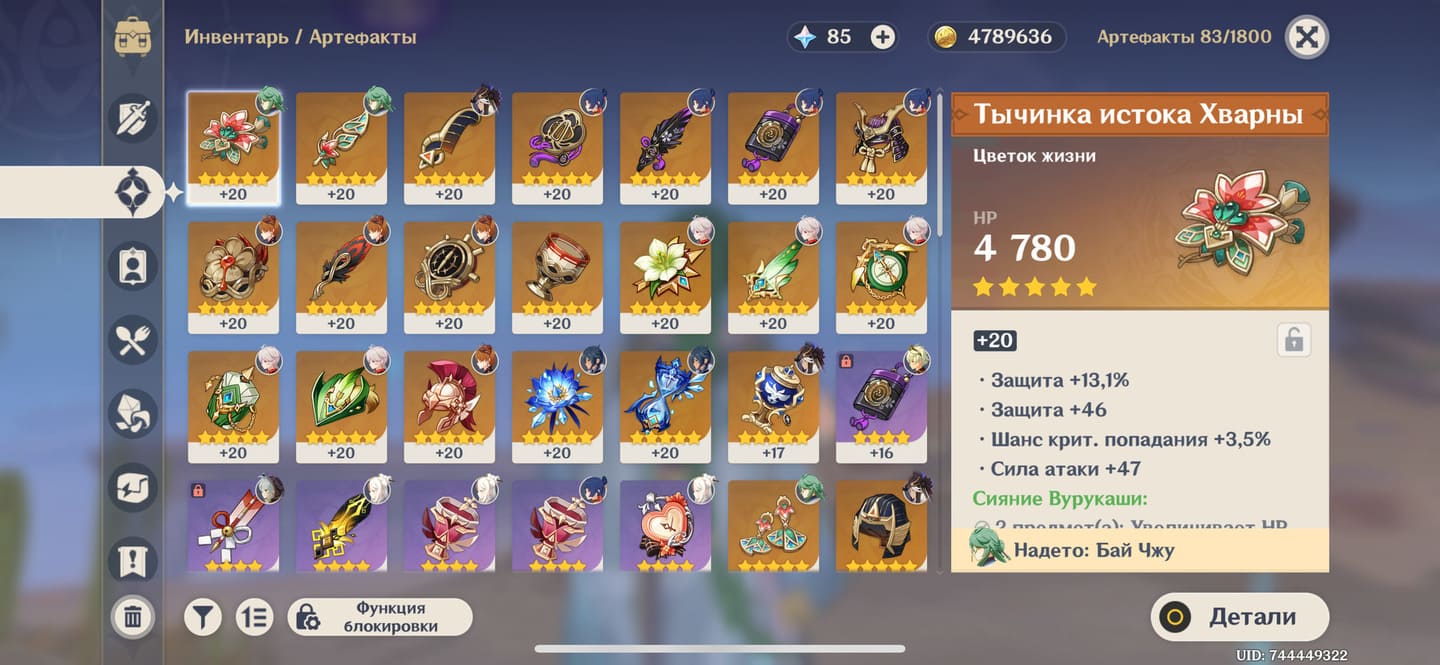Switch to the character development items tab
This screenshot has width=1440, height=665.
[133, 265]
